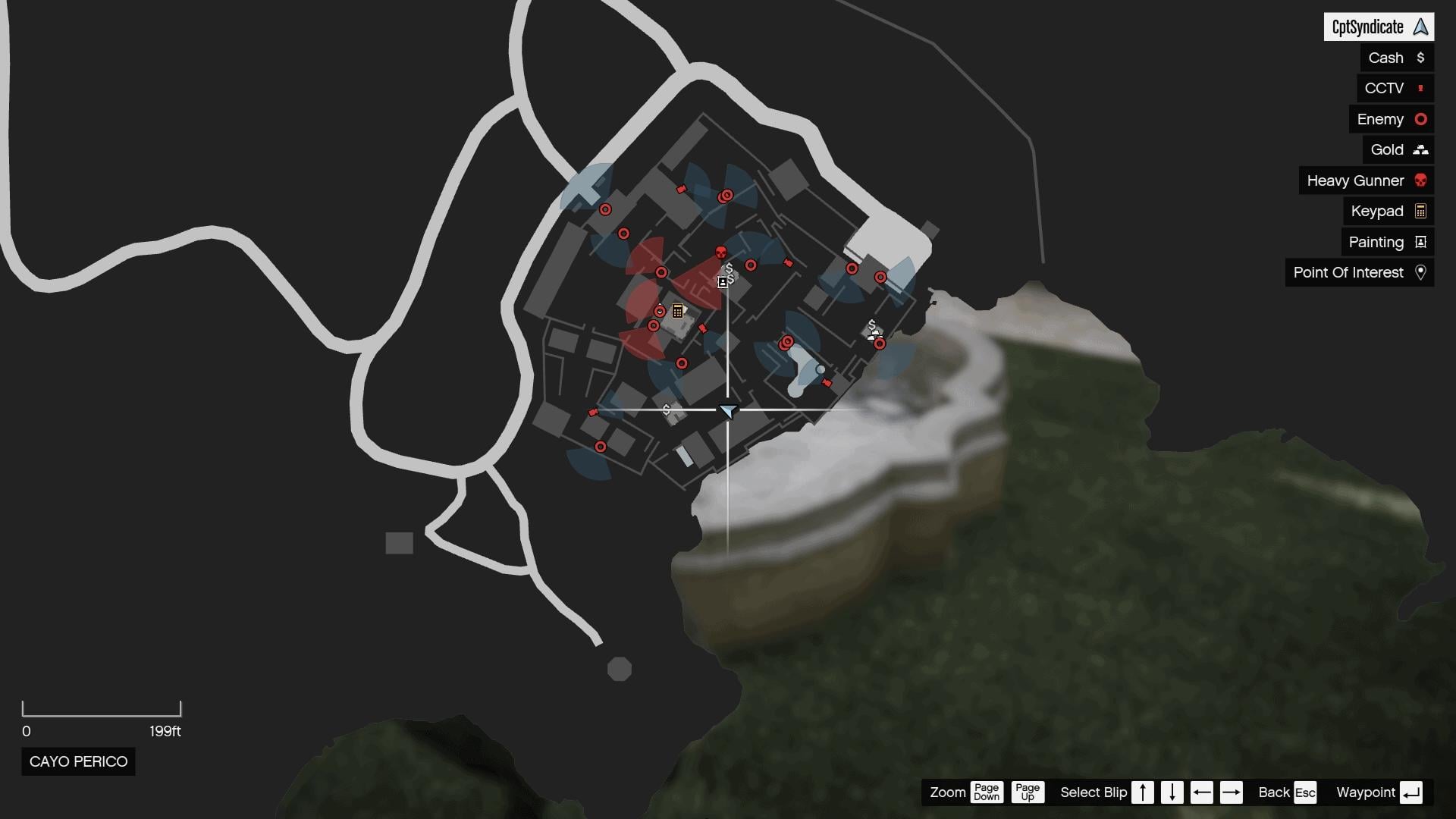Select the Point Of Interest pin icon
This screenshot has height=819, width=1456.
tap(1421, 272)
